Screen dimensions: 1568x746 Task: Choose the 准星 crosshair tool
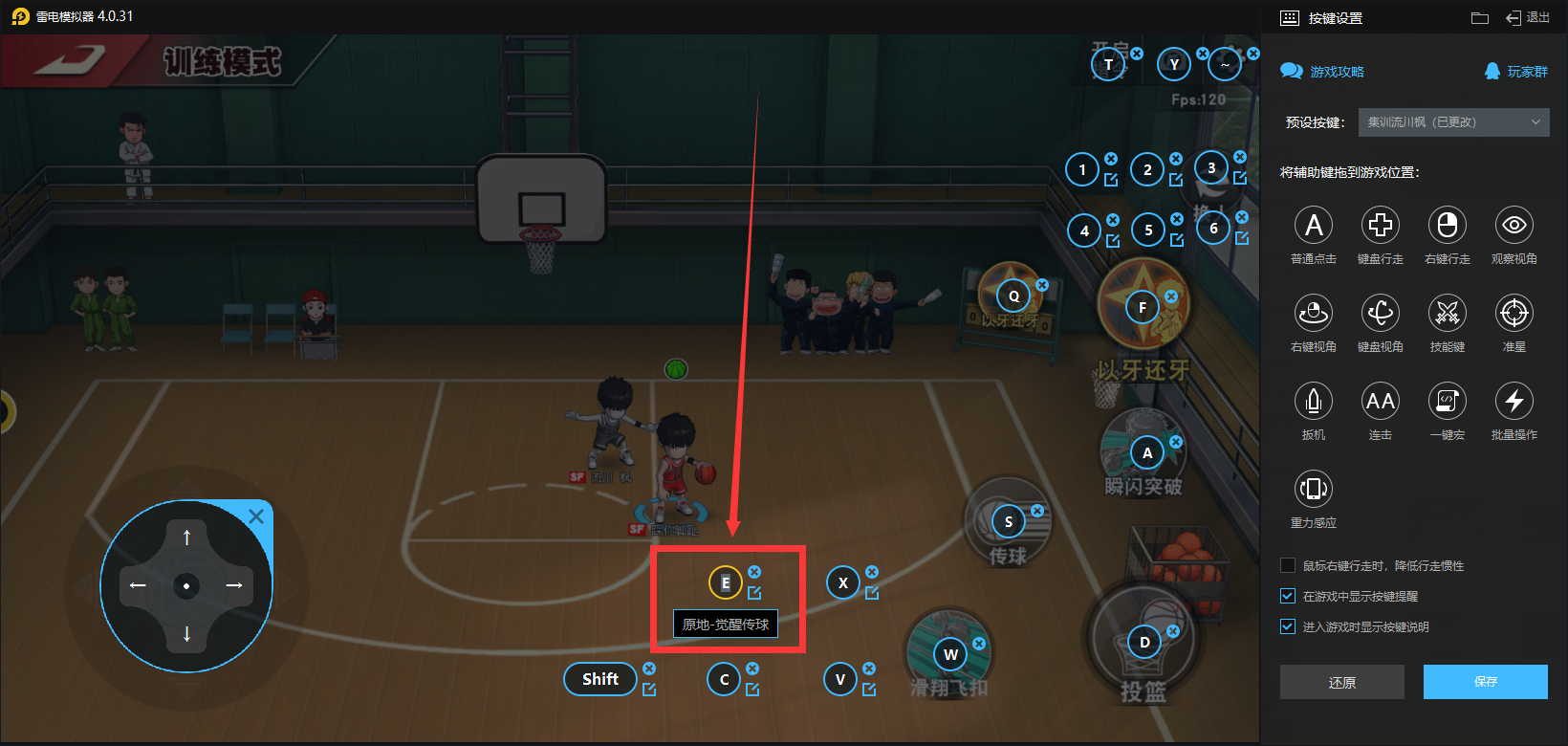coord(1514,314)
